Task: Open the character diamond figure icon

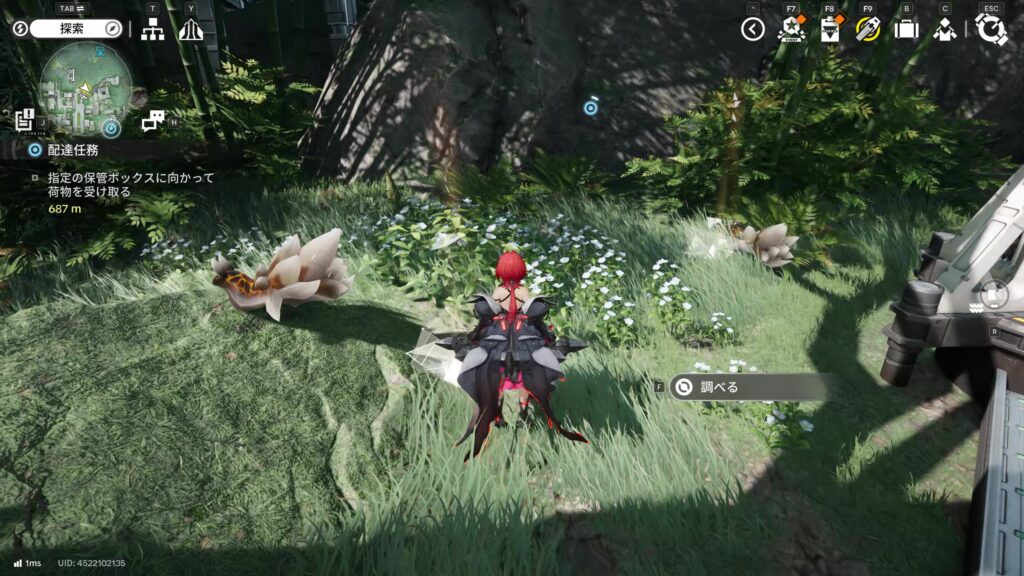Action: pyautogui.click(x=944, y=29)
